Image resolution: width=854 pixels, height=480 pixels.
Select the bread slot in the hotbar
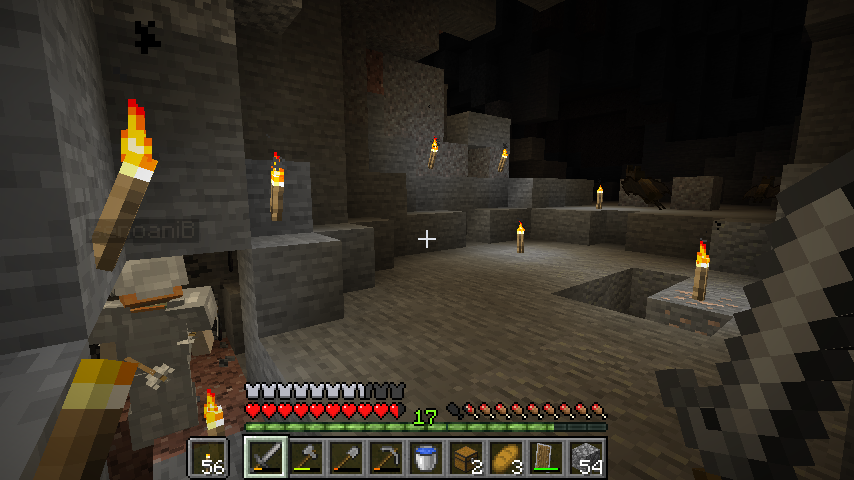506,458
